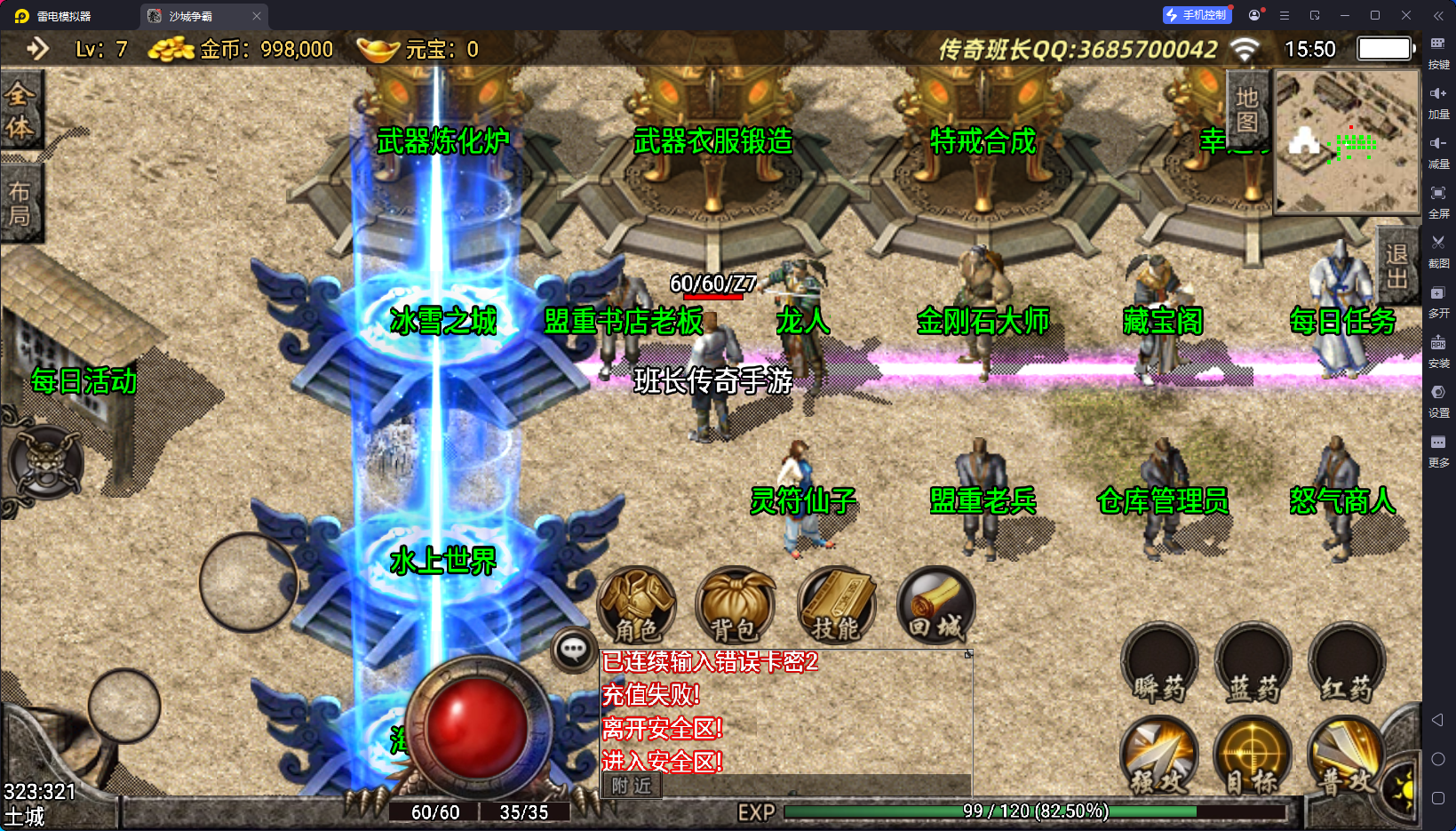
Task: Expand the top-left arrow menu
Action: point(37,48)
